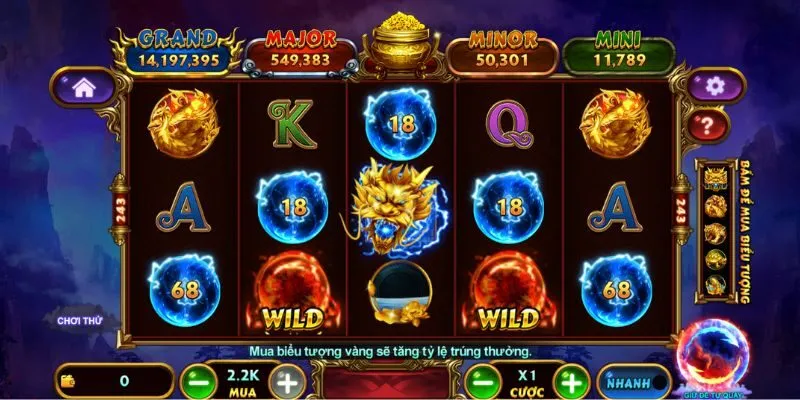The width and height of the screenshot is (800, 400).
Task: Increase the MUA buy amount
Action: point(288,381)
